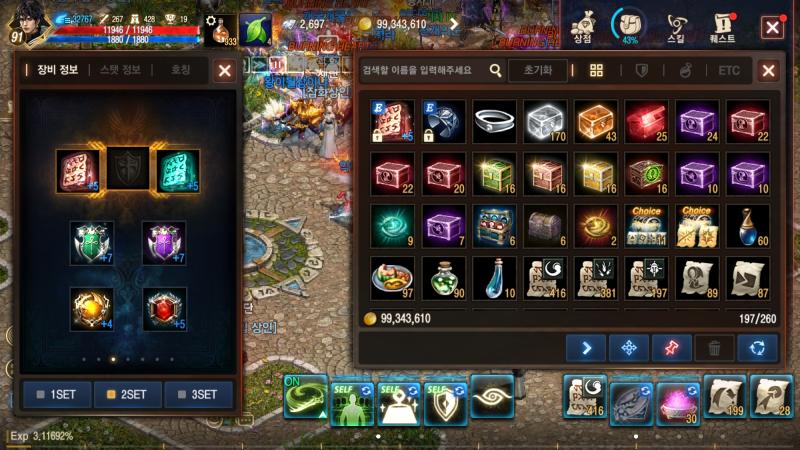Click the red pin button in inventory
The width and height of the screenshot is (800, 450).
point(671,347)
